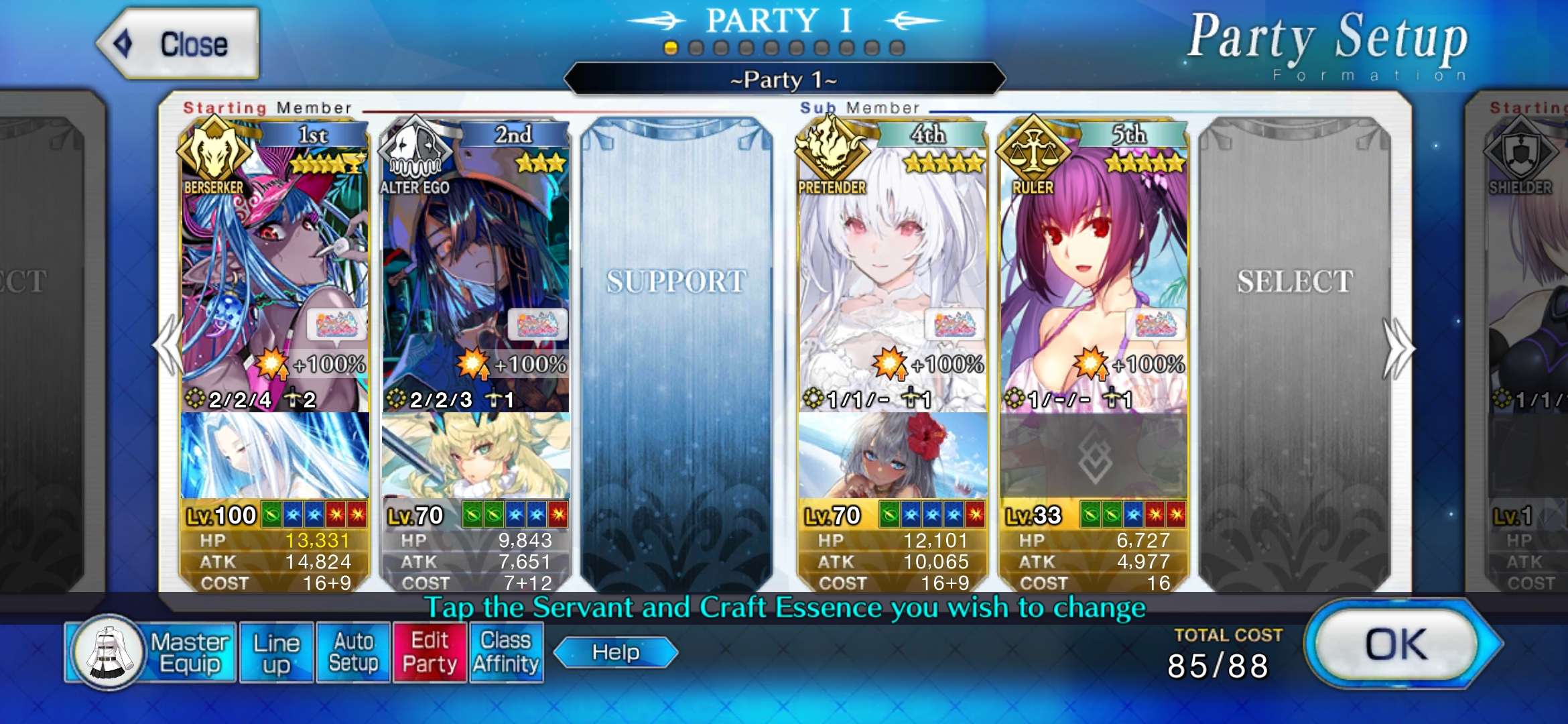Screen dimensions: 1568x724
Task: Go to the previous party with left arrow
Action: pos(168,347)
